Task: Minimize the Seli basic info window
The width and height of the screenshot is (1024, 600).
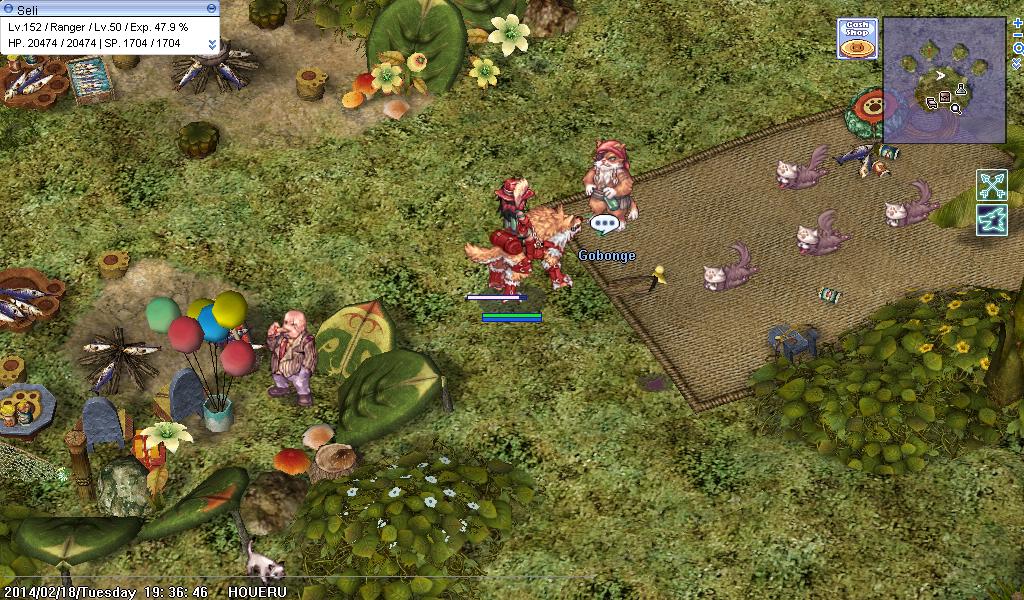Action: click(211, 8)
